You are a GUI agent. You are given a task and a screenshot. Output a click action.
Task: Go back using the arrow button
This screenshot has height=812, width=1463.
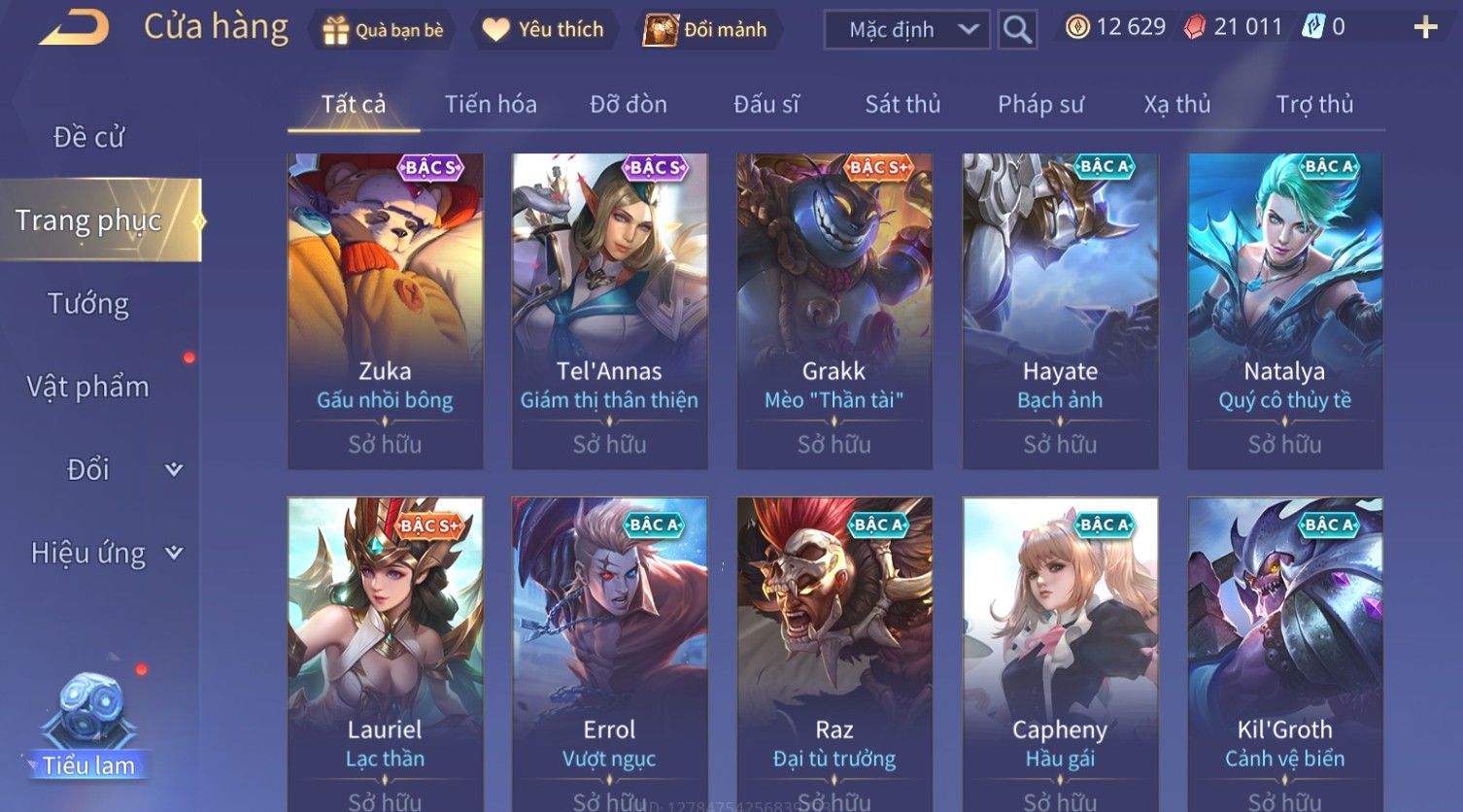[75, 27]
